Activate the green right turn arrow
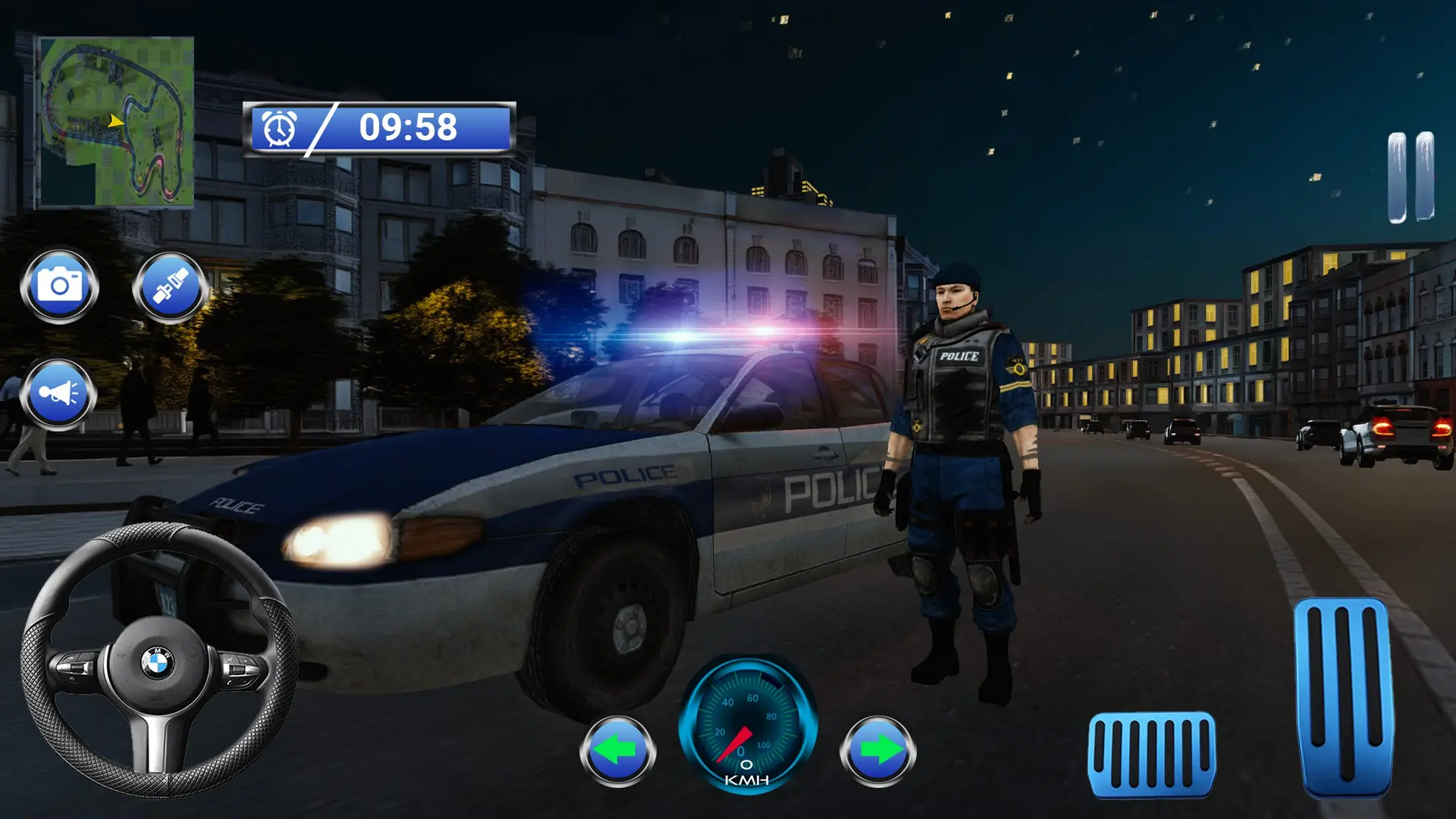The width and height of the screenshot is (1456, 819). point(877,751)
